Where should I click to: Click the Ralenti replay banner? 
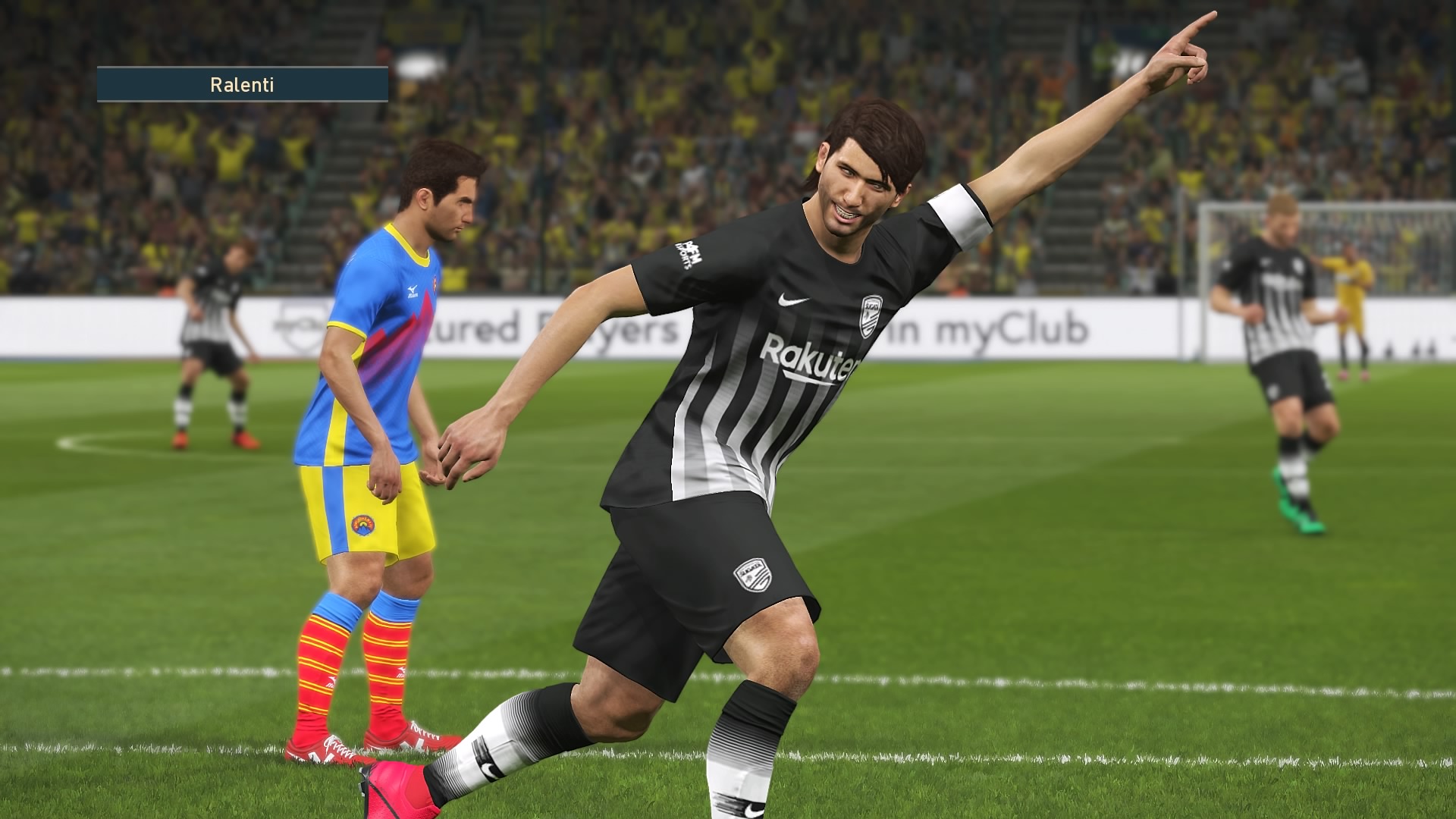242,84
